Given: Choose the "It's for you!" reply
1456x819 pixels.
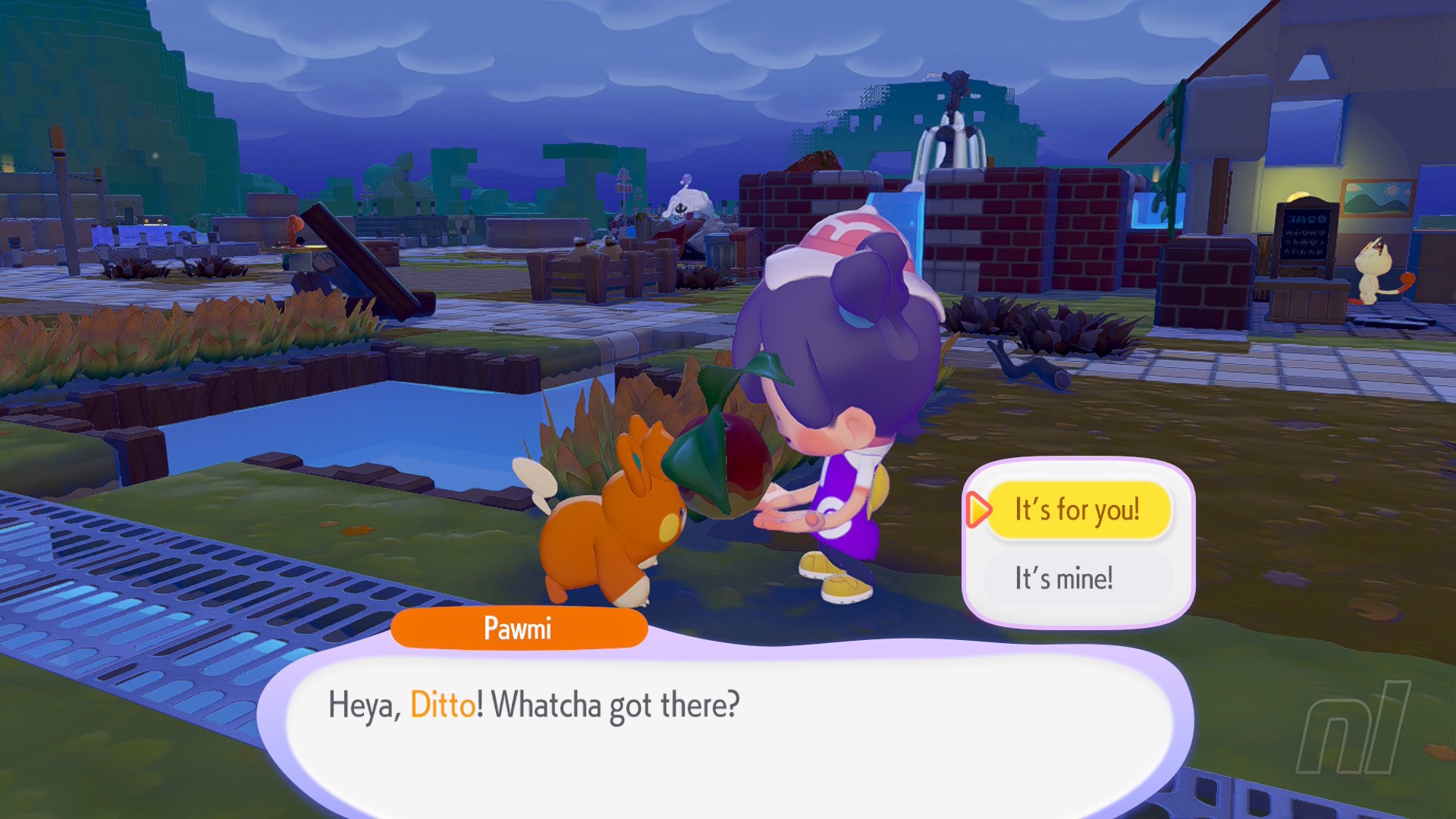Looking at the screenshot, I should (1078, 510).
